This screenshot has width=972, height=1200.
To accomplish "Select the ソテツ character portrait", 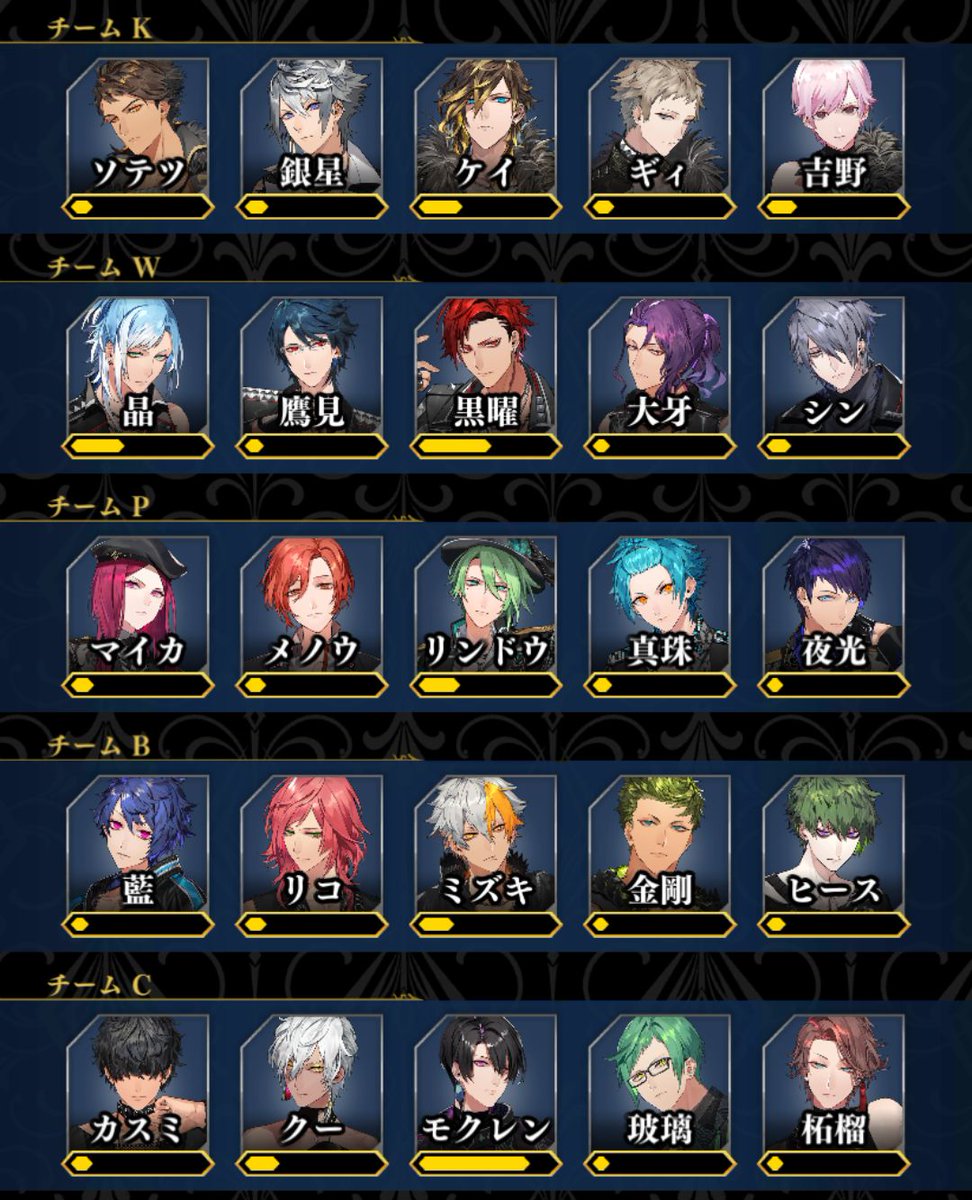I will coord(138,125).
